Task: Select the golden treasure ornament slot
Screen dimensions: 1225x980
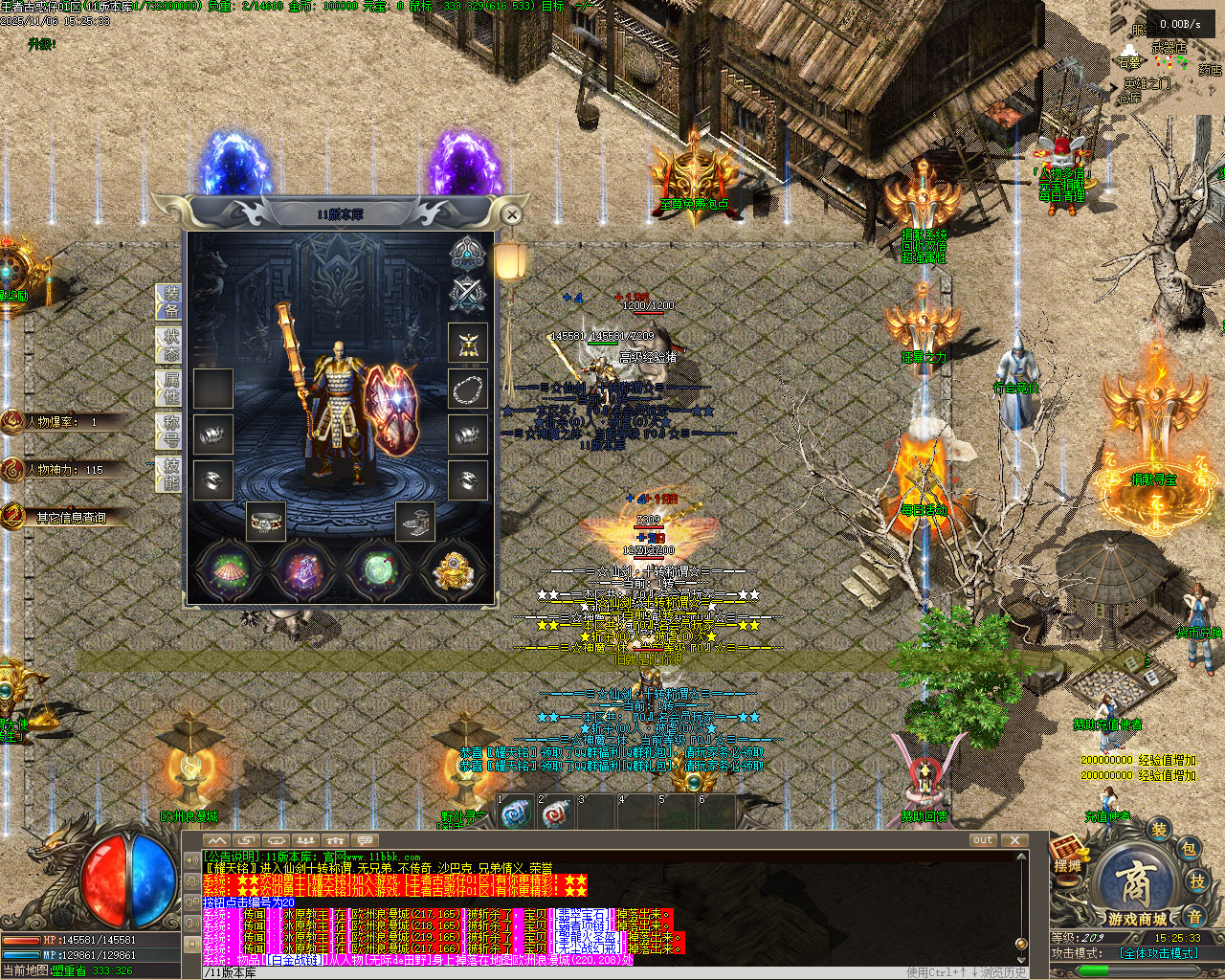Action: click(454, 571)
